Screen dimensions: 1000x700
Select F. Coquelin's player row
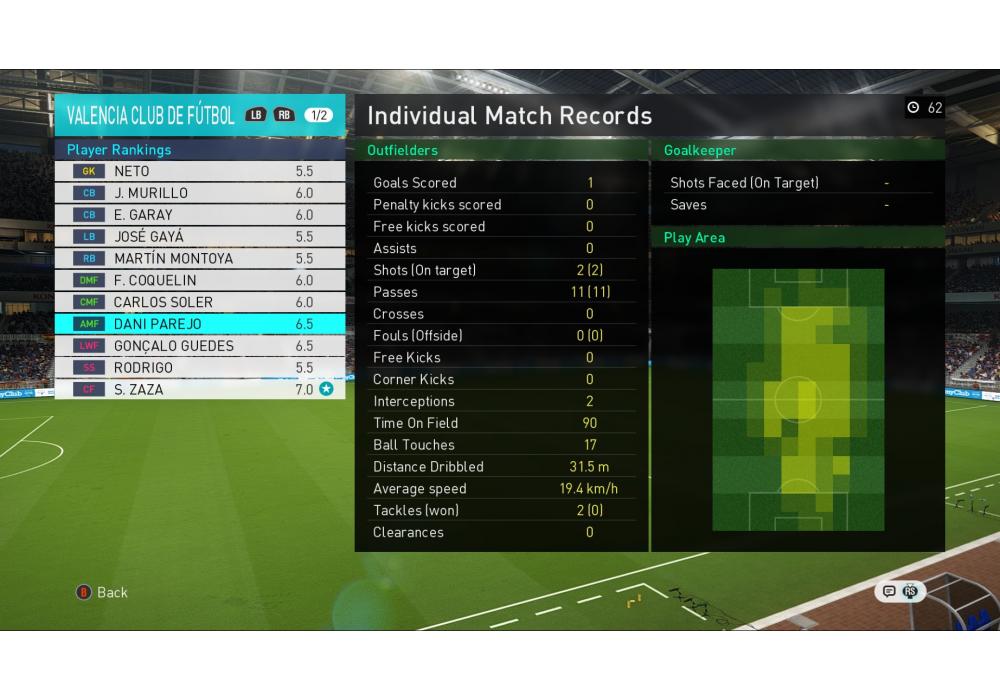point(199,281)
